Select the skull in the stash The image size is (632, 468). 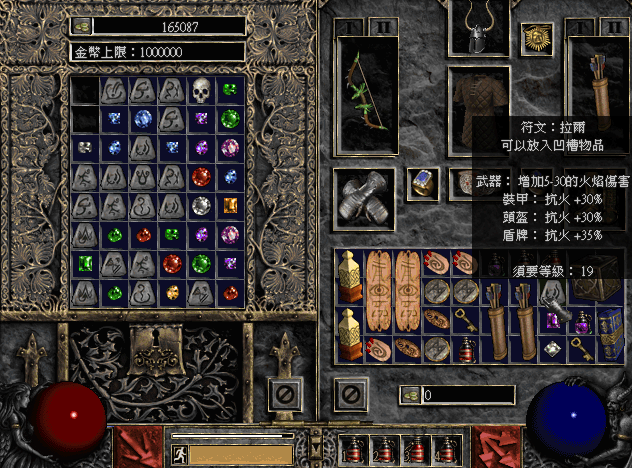[x=202, y=91]
